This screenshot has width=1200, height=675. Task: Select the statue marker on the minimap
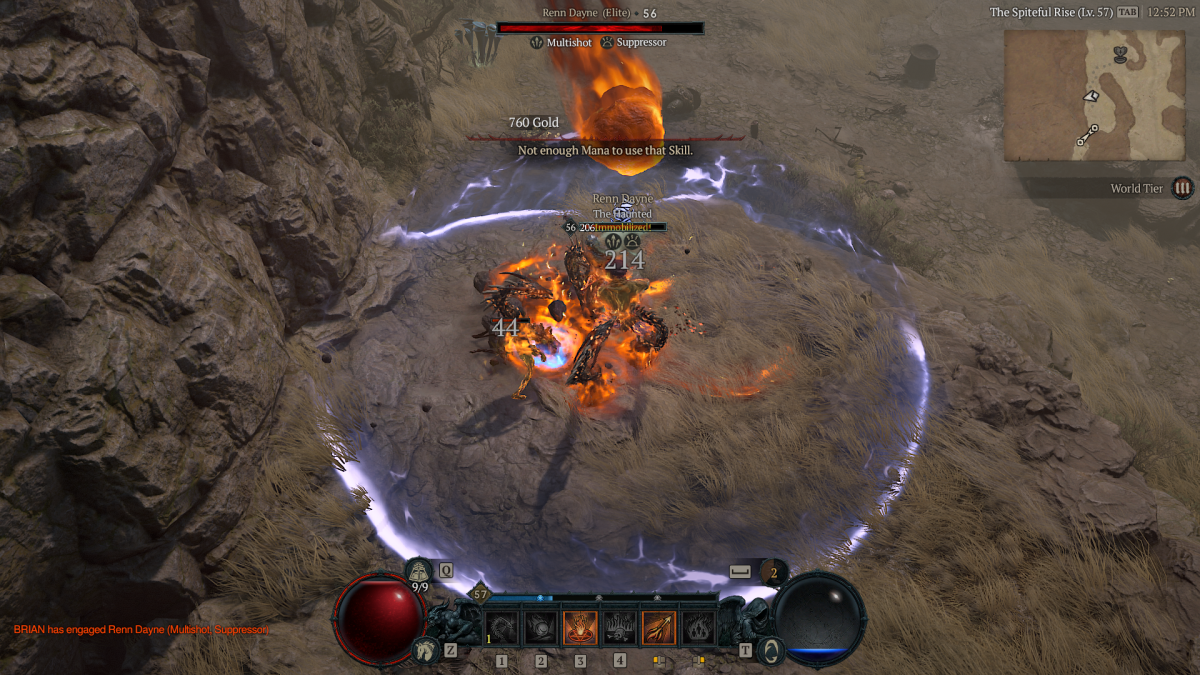pyautogui.click(x=1120, y=54)
